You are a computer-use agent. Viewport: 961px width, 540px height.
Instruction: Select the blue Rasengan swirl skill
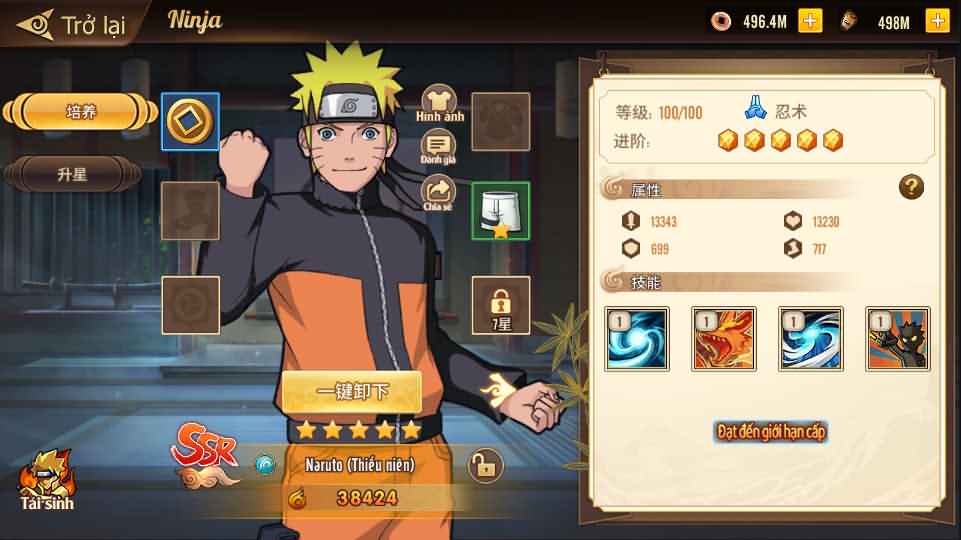[637, 339]
